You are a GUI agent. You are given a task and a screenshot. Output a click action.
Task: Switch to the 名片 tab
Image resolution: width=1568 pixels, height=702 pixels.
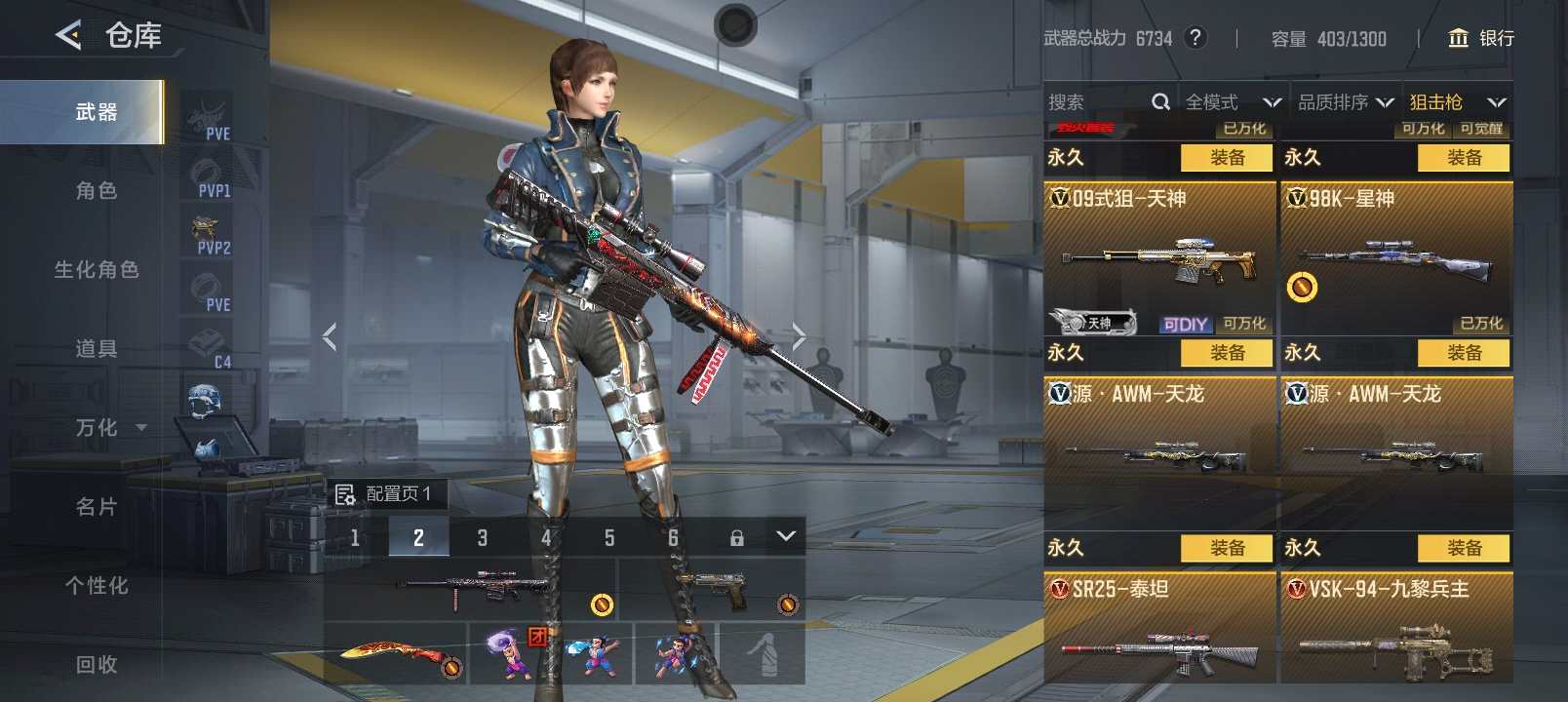(x=96, y=507)
